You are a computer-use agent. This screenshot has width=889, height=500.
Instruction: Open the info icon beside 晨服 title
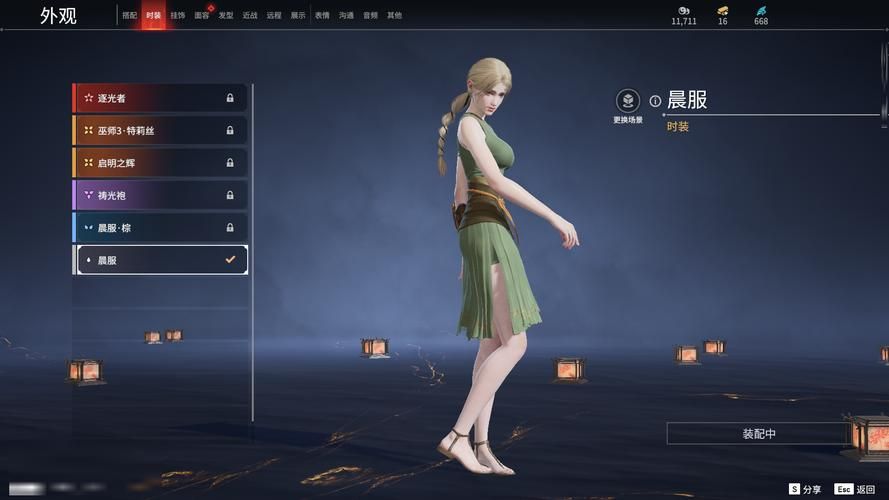coord(655,101)
